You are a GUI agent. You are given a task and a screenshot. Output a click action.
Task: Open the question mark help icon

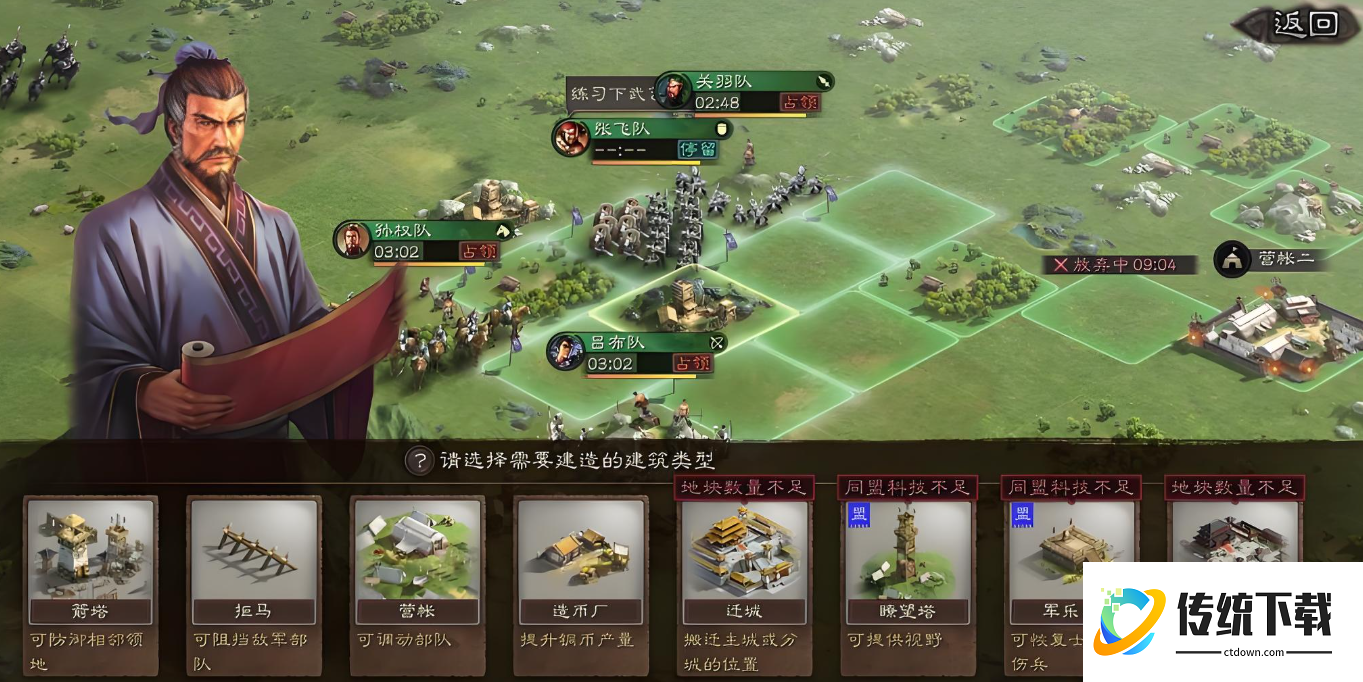(x=419, y=461)
